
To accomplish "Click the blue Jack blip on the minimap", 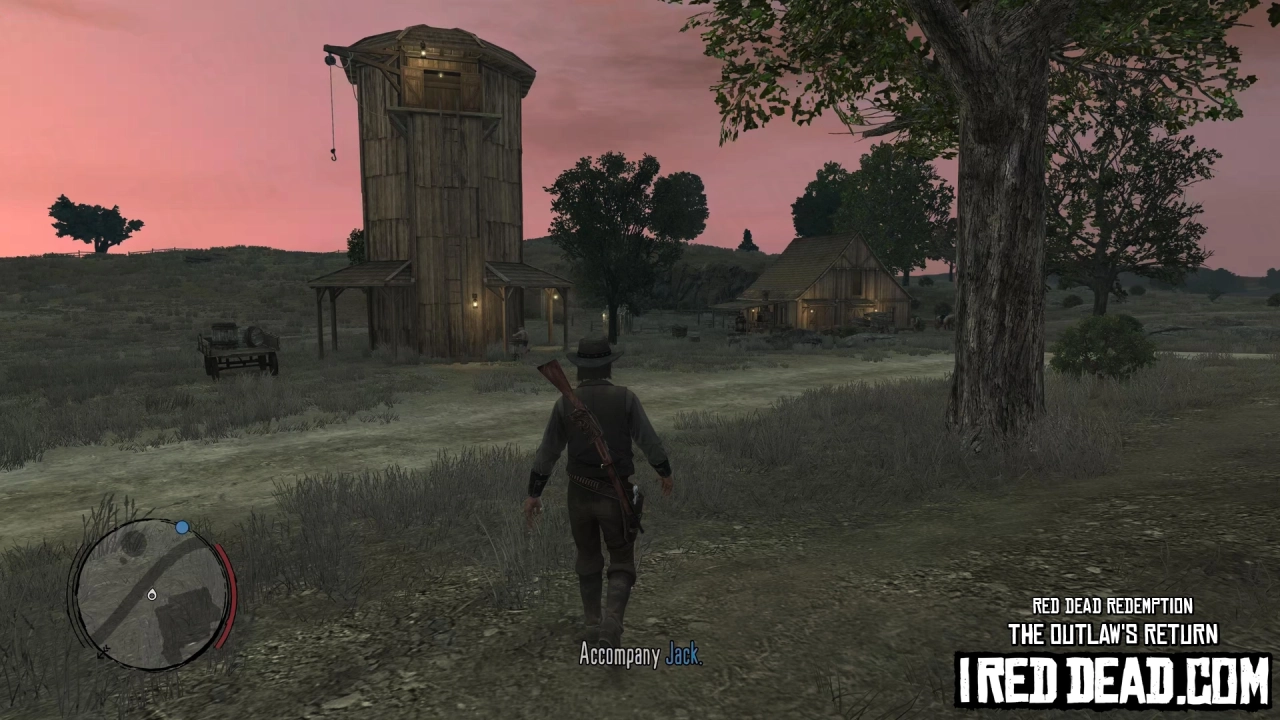I will (181, 527).
